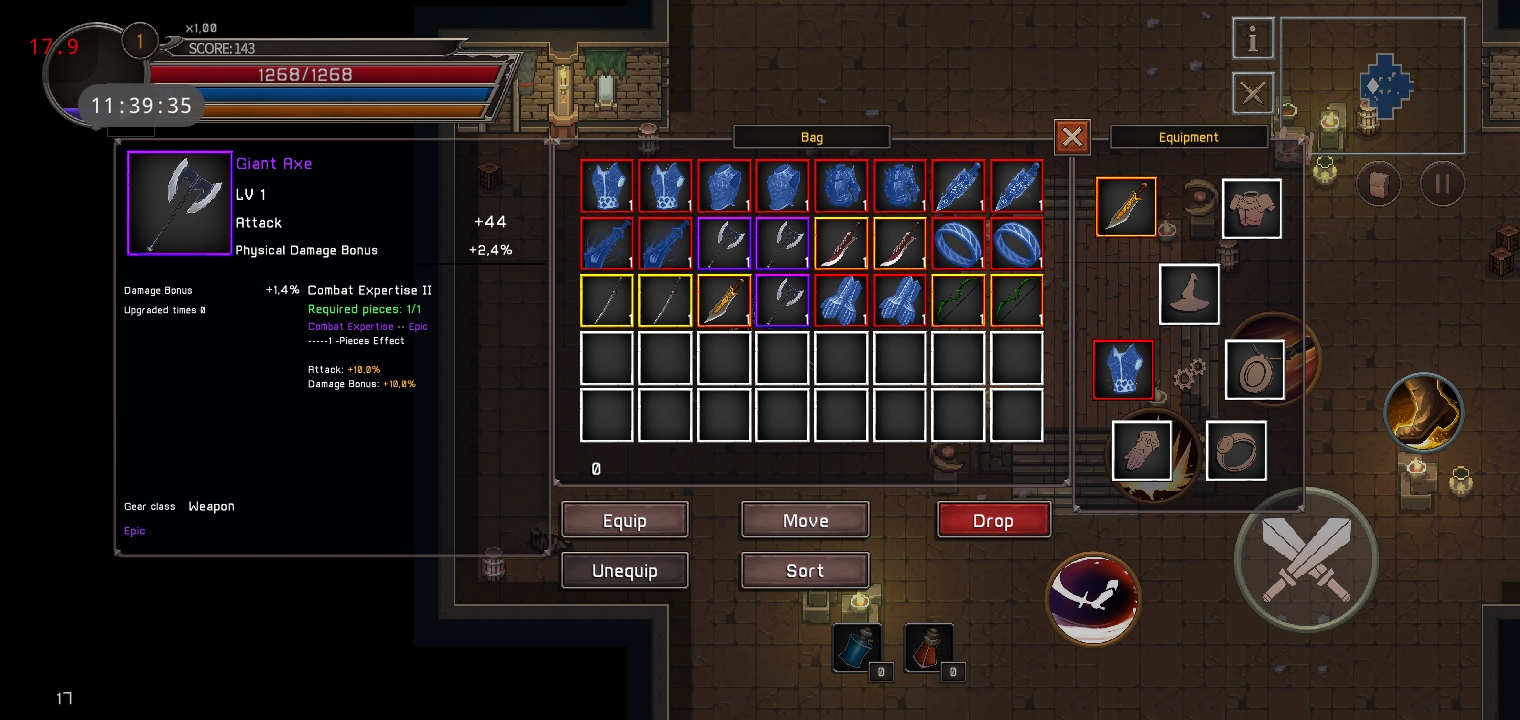Image resolution: width=1520 pixels, height=720 pixels.
Task: Select the empty glove equipment slot
Action: [x=1142, y=450]
